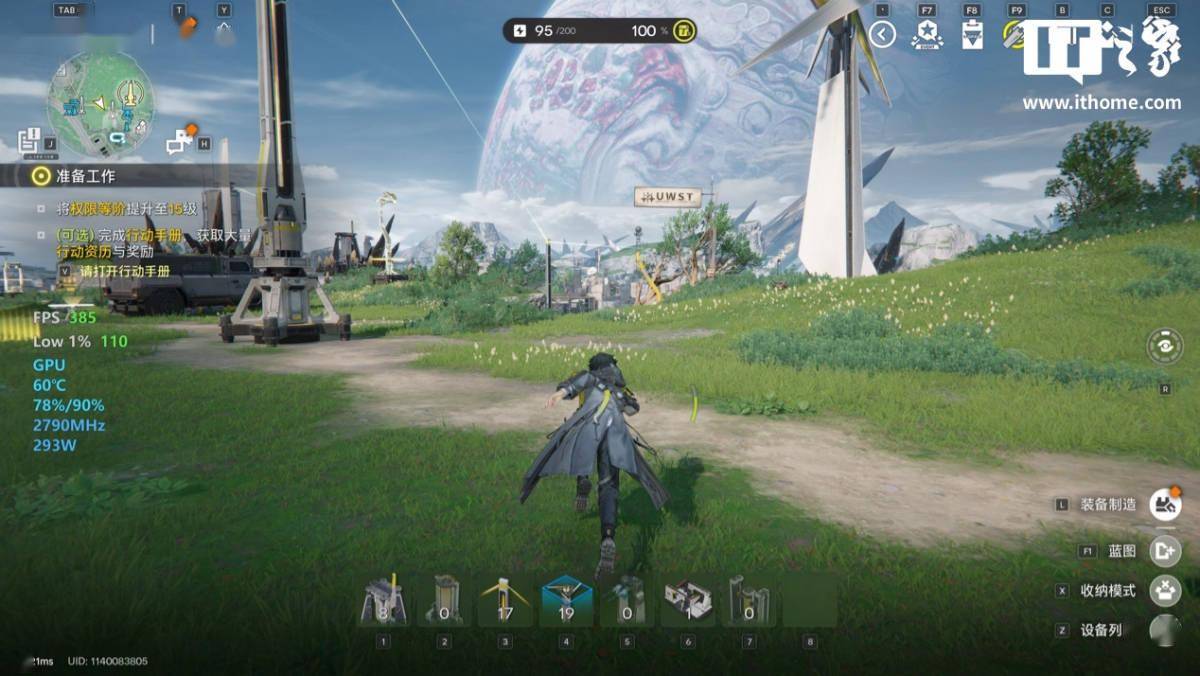Click the round eye icon on right edge

[x=1164, y=346]
